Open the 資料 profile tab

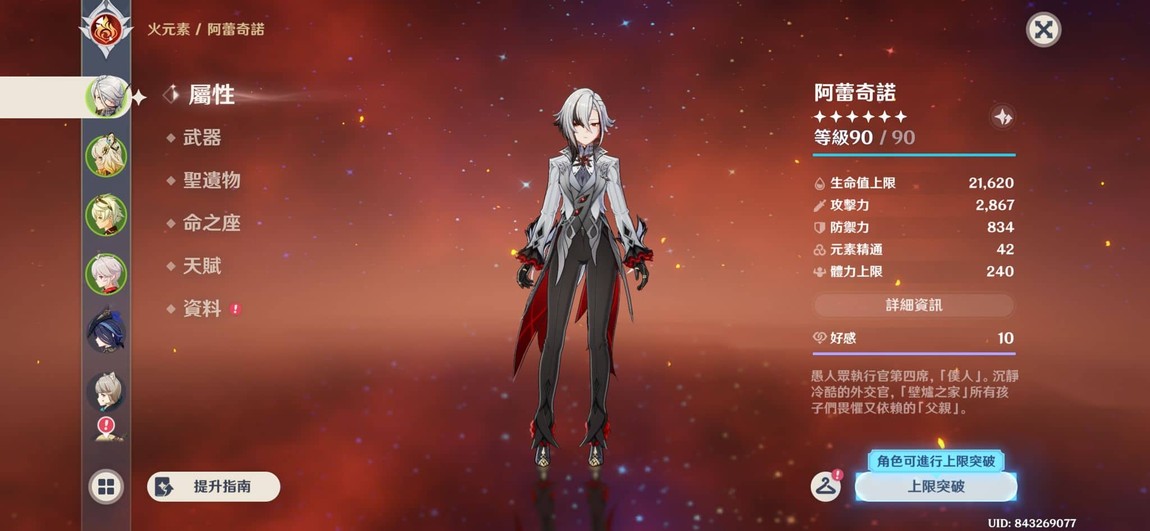[x=201, y=310]
